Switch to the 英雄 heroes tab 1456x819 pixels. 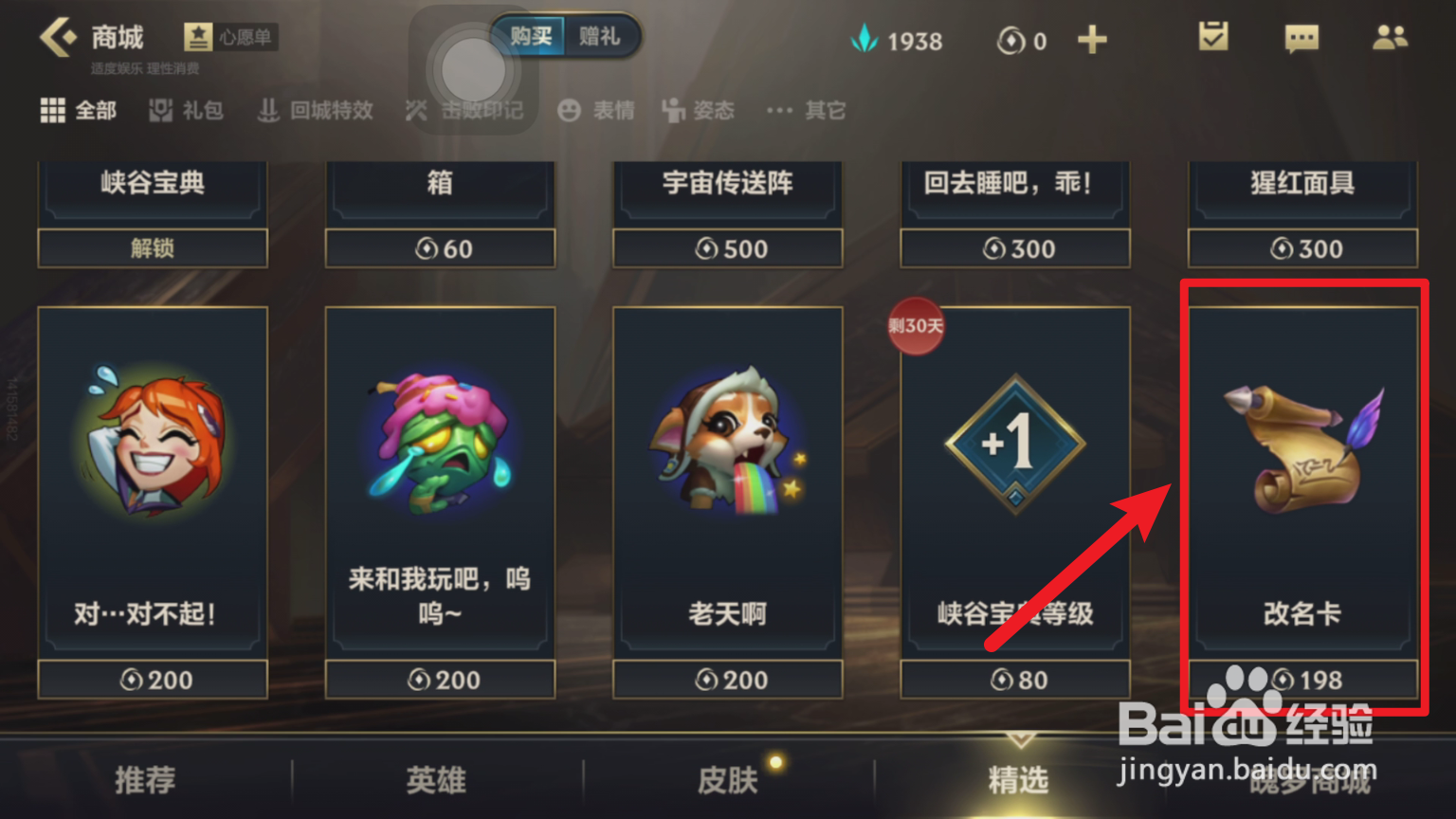pyautogui.click(x=435, y=781)
